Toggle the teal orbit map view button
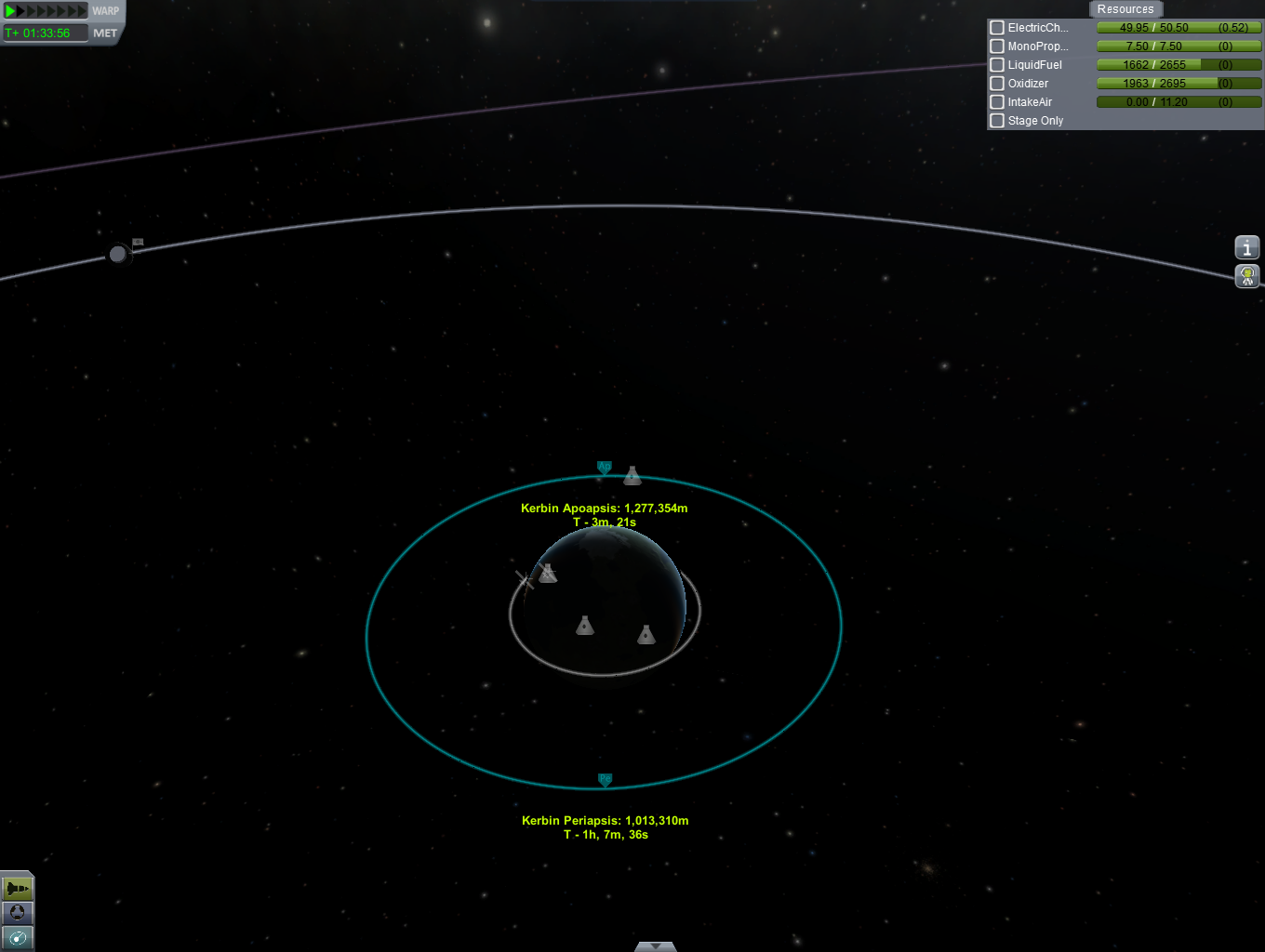The image size is (1265, 952). pyautogui.click(x=17, y=937)
